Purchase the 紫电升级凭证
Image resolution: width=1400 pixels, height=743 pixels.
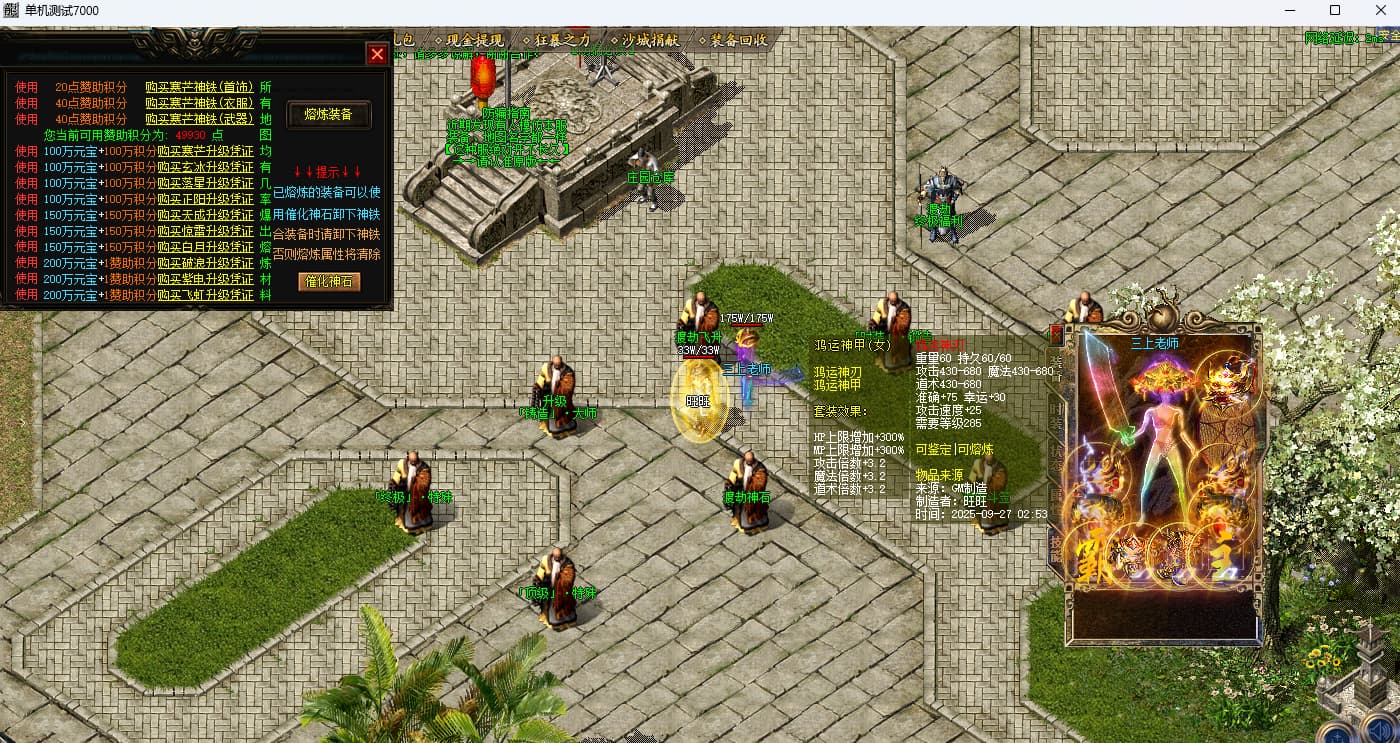(205, 279)
